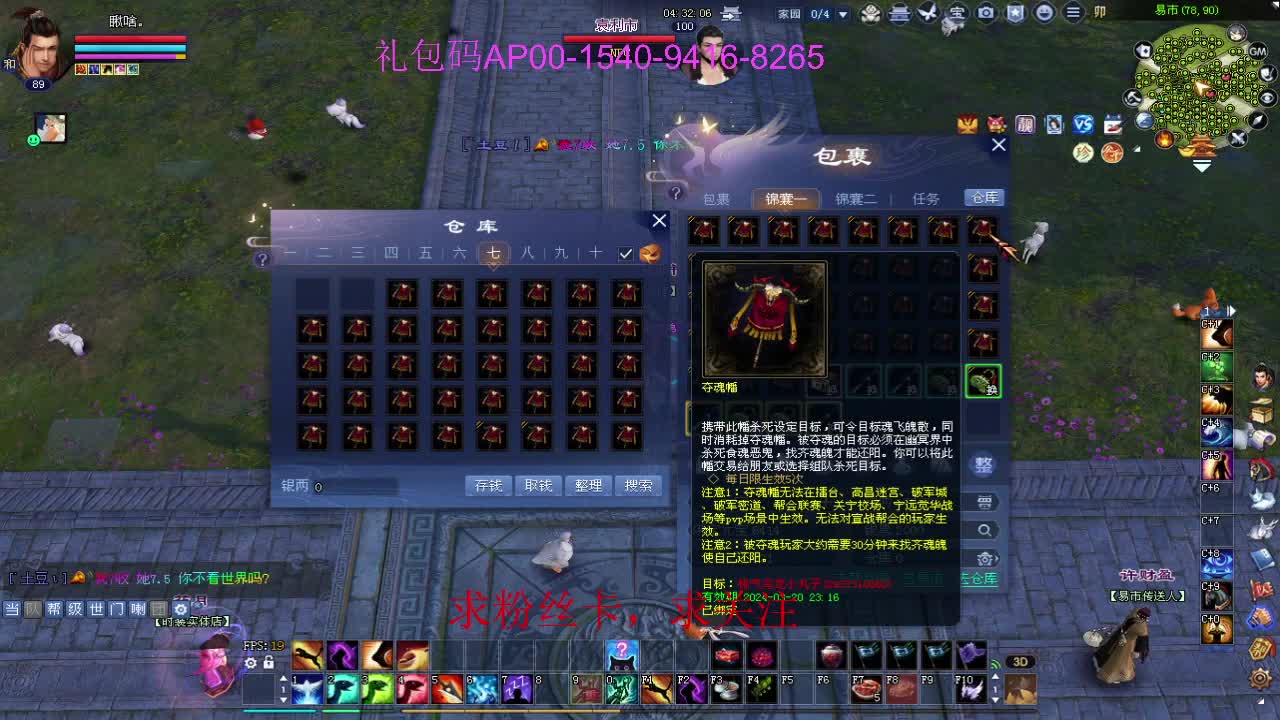Click the camera screenshot icon in the top toolbar
Screen dimensions: 1280x720
tap(986, 13)
